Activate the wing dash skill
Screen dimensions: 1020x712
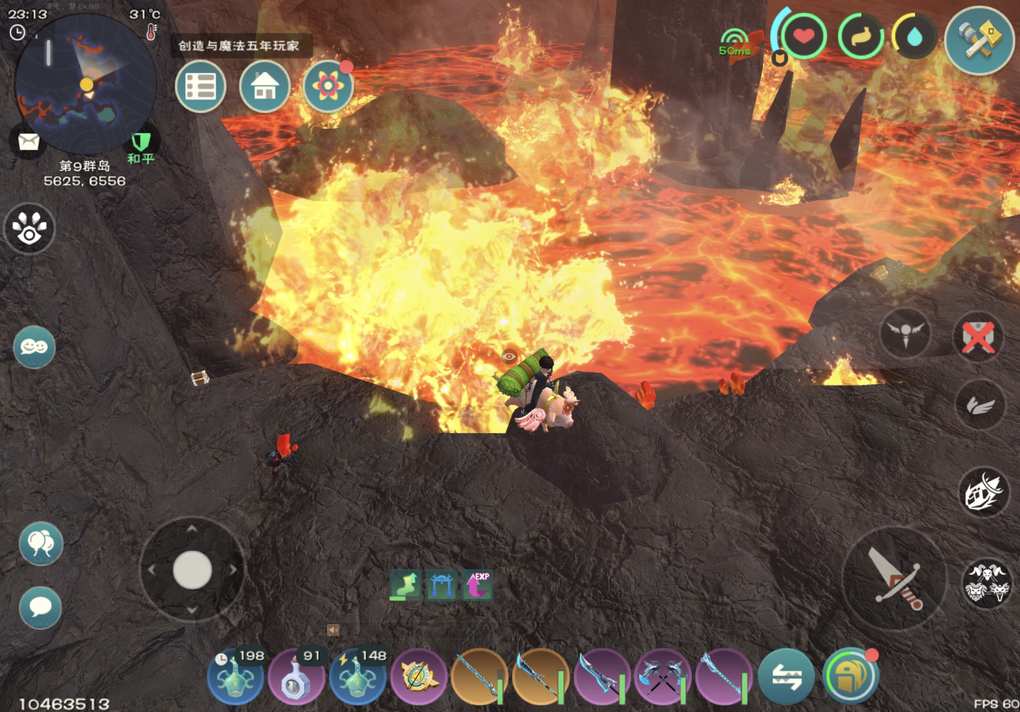tap(979, 405)
